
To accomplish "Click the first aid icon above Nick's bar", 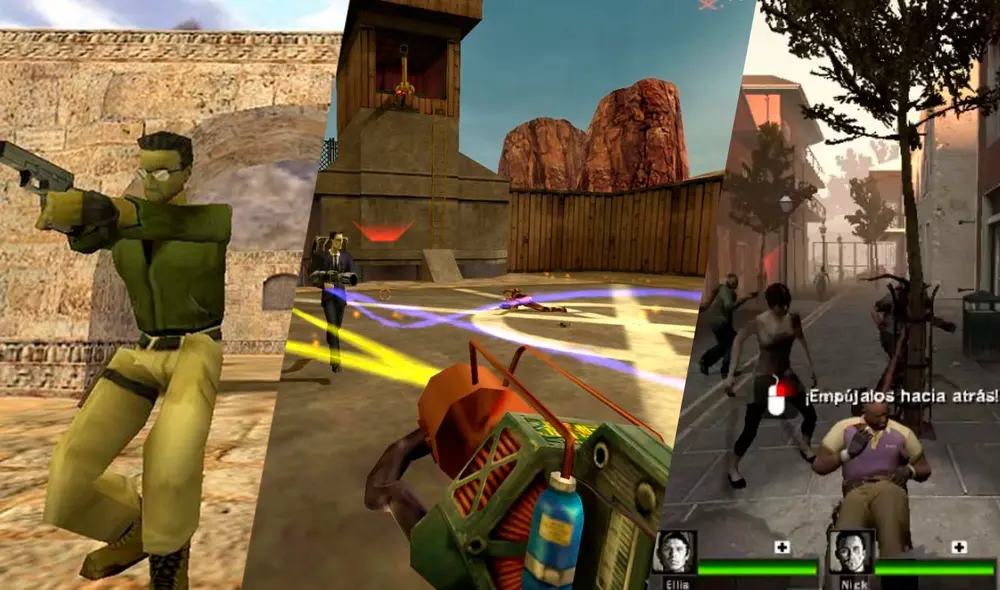I will (x=959, y=547).
